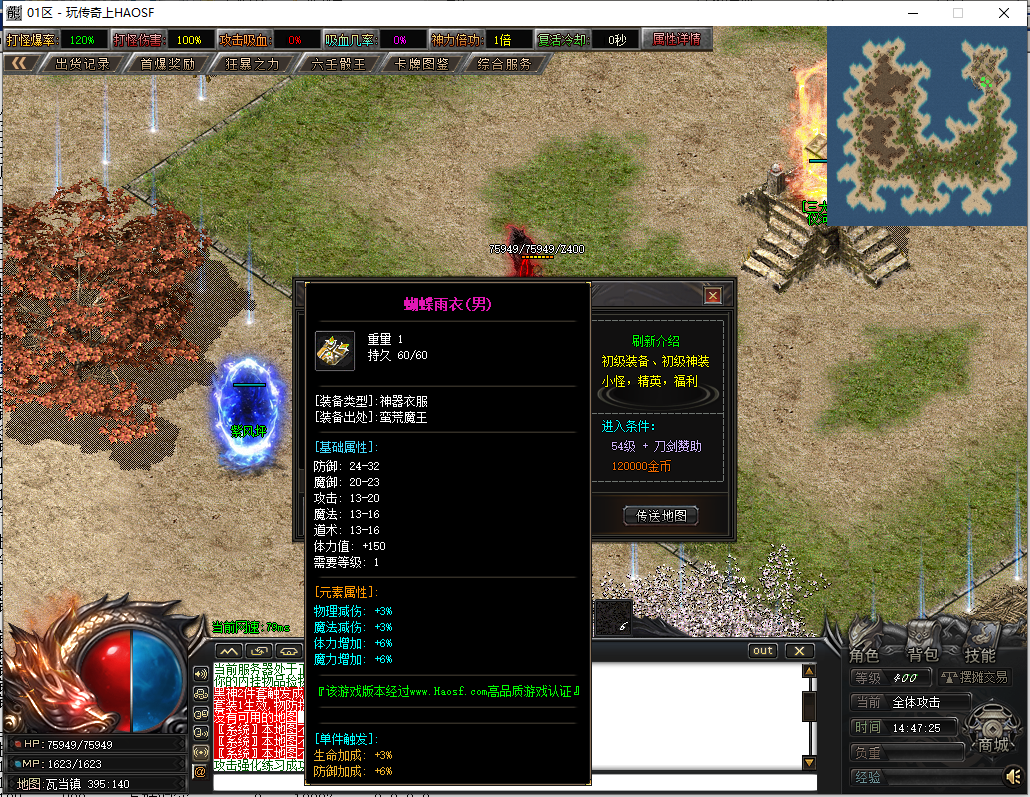This screenshot has width=1030, height=797.
Task: Close the map teleport dialog
Action: [x=712, y=295]
